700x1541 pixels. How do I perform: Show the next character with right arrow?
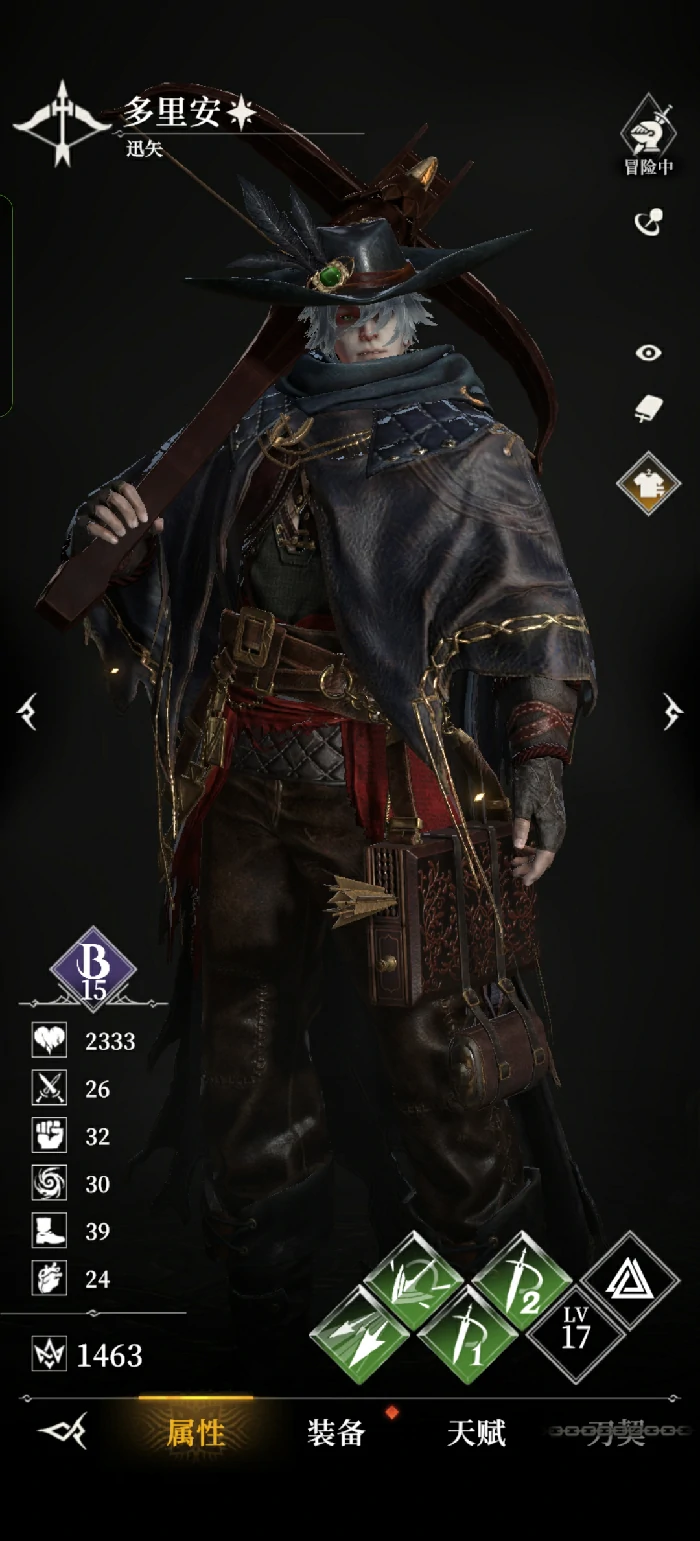point(673,712)
